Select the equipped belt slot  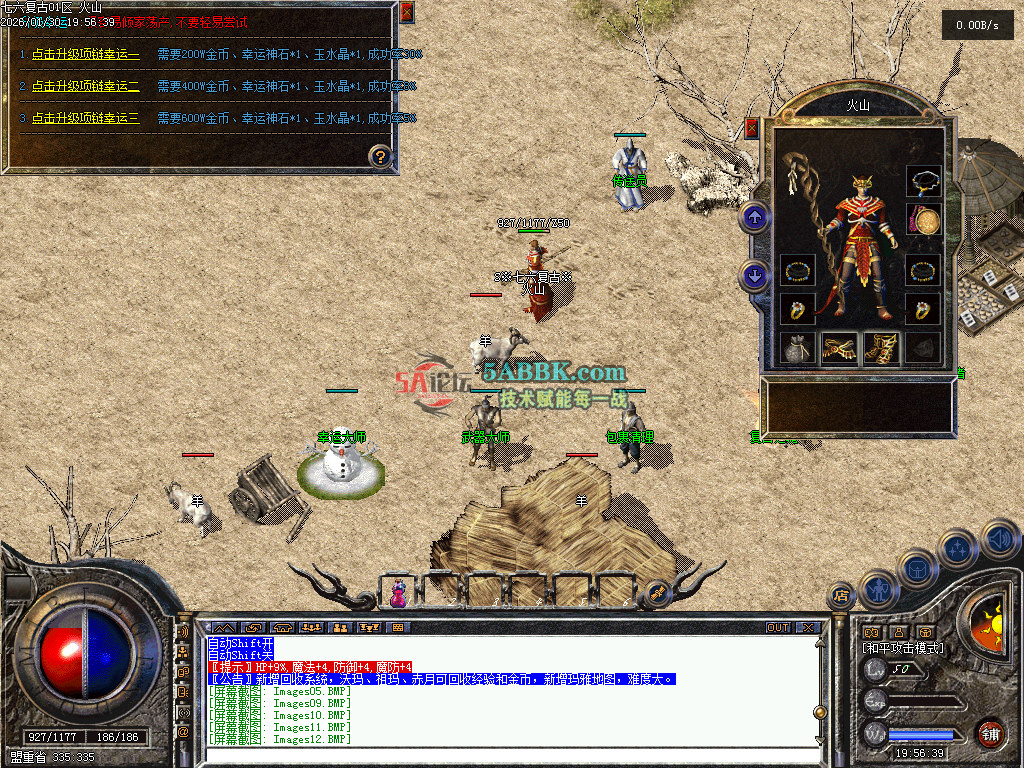click(840, 348)
